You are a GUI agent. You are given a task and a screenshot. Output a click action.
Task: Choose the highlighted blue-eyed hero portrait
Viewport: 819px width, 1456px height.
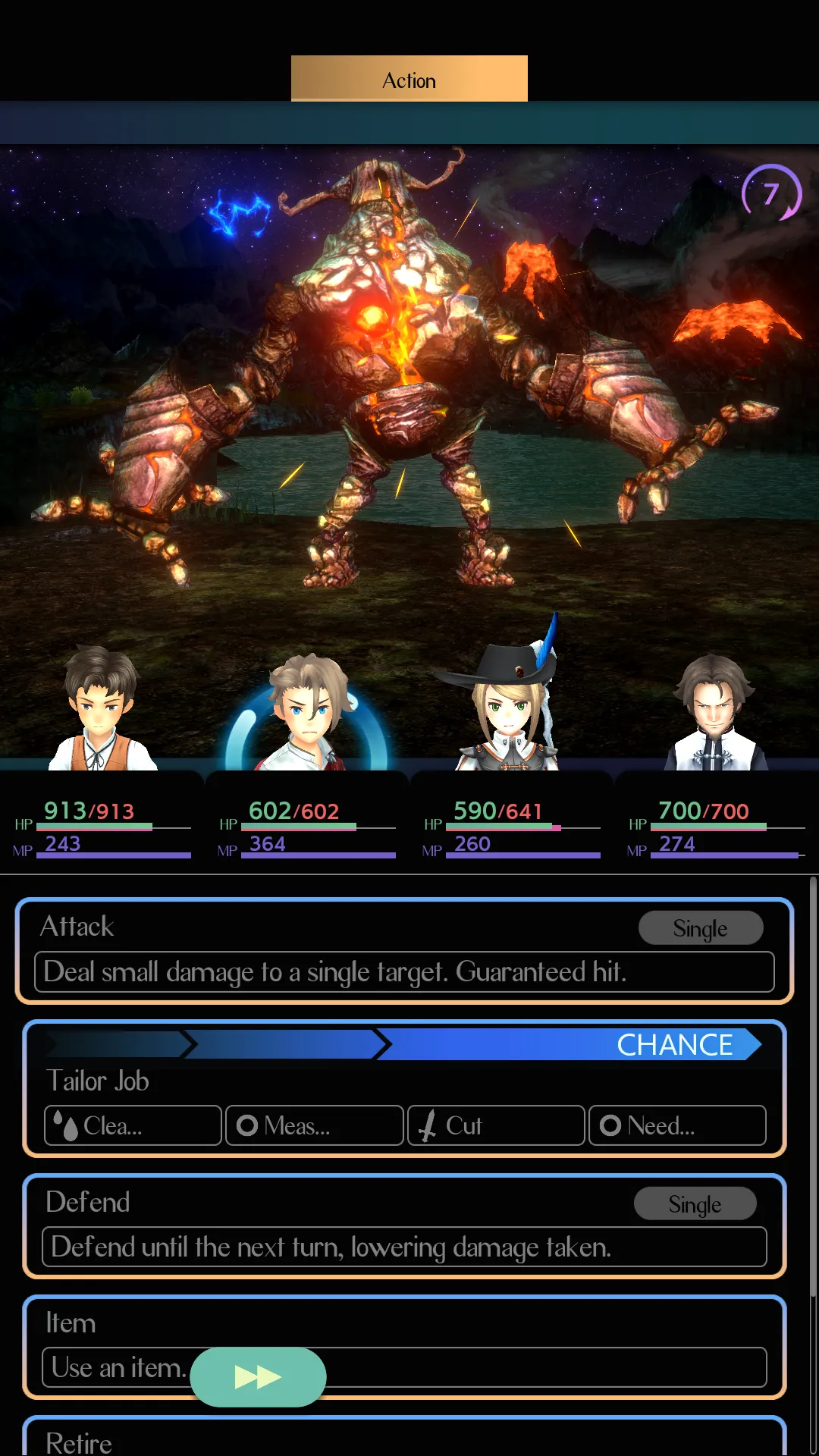(x=307, y=713)
